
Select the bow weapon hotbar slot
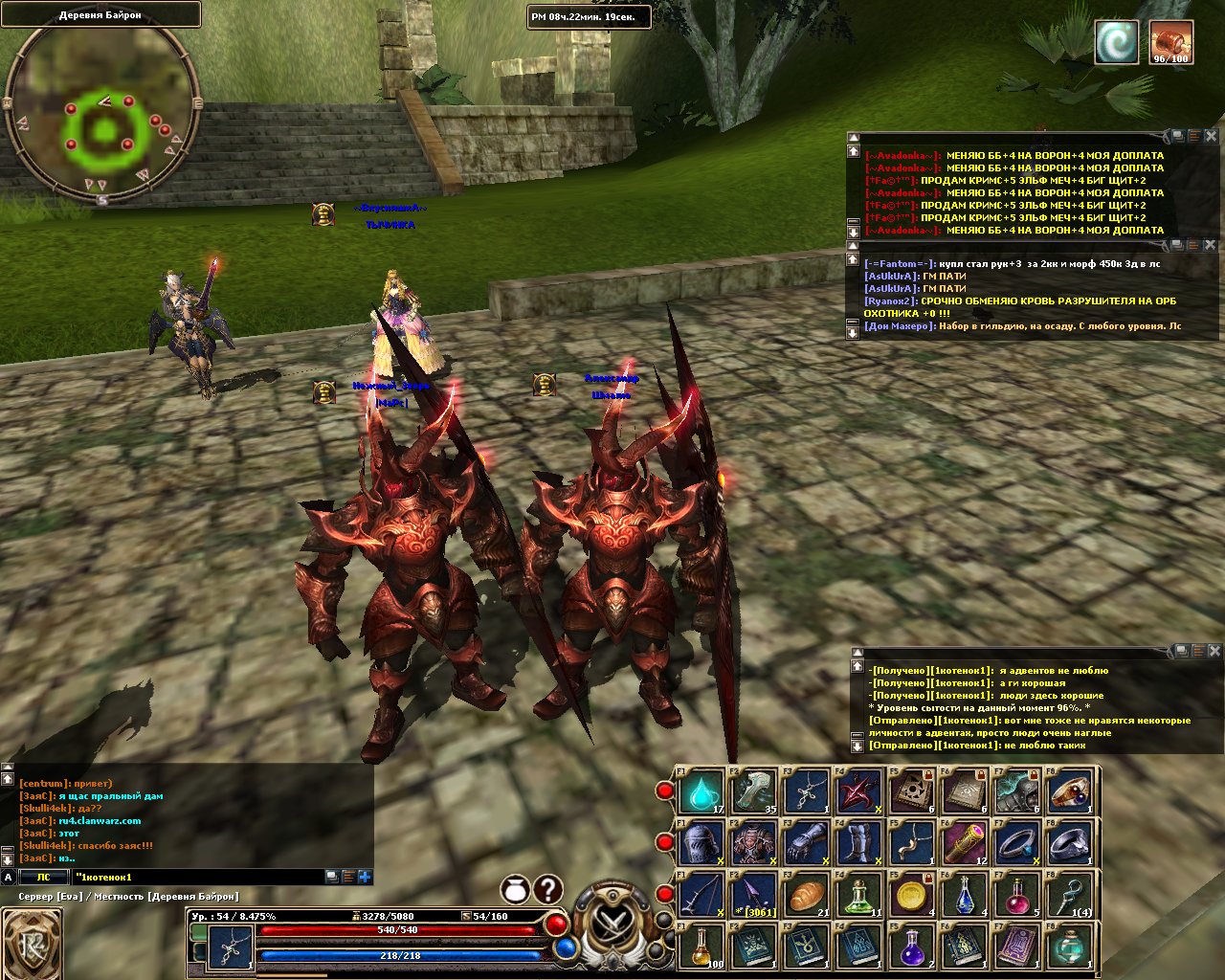pos(702,897)
